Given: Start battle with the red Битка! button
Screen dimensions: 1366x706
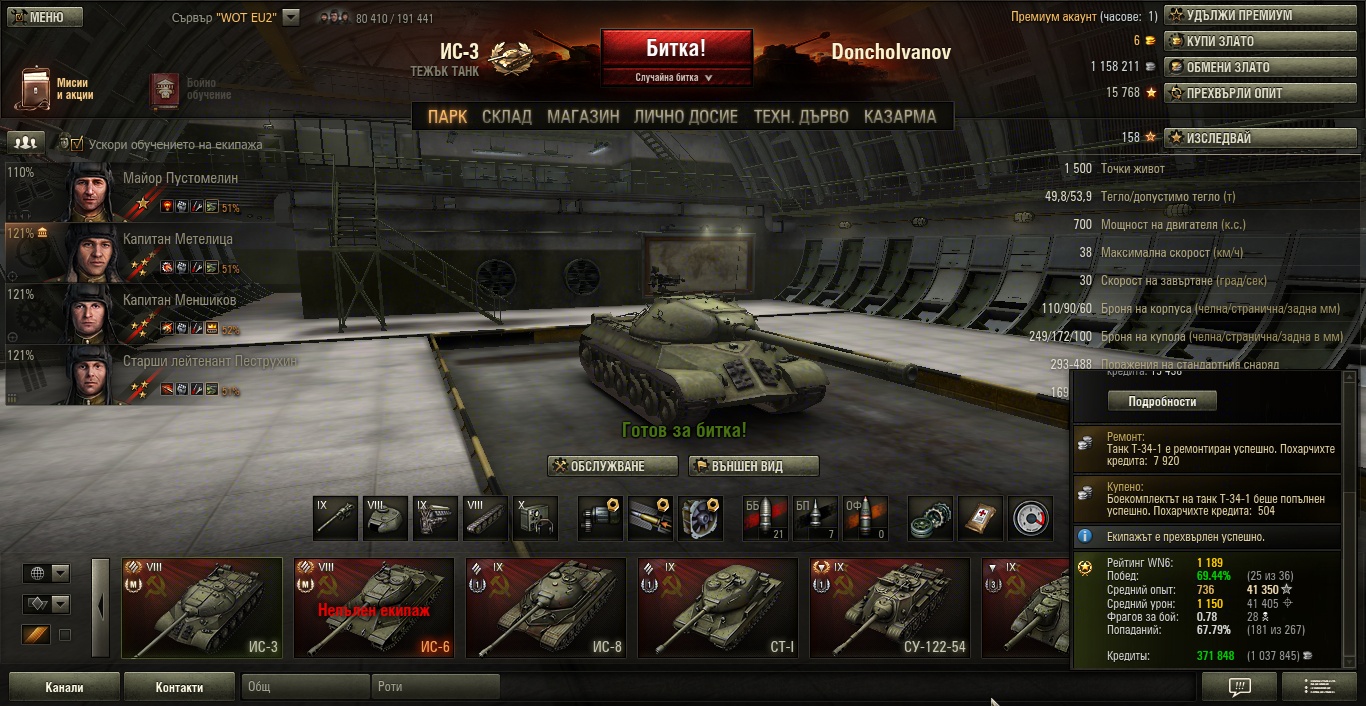Looking at the screenshot, I should tap(676, 48).
